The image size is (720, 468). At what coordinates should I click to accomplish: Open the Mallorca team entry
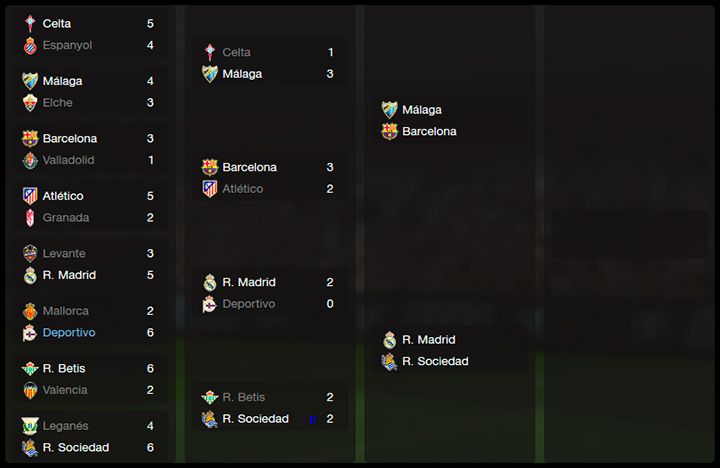click(x=65, y=311)
